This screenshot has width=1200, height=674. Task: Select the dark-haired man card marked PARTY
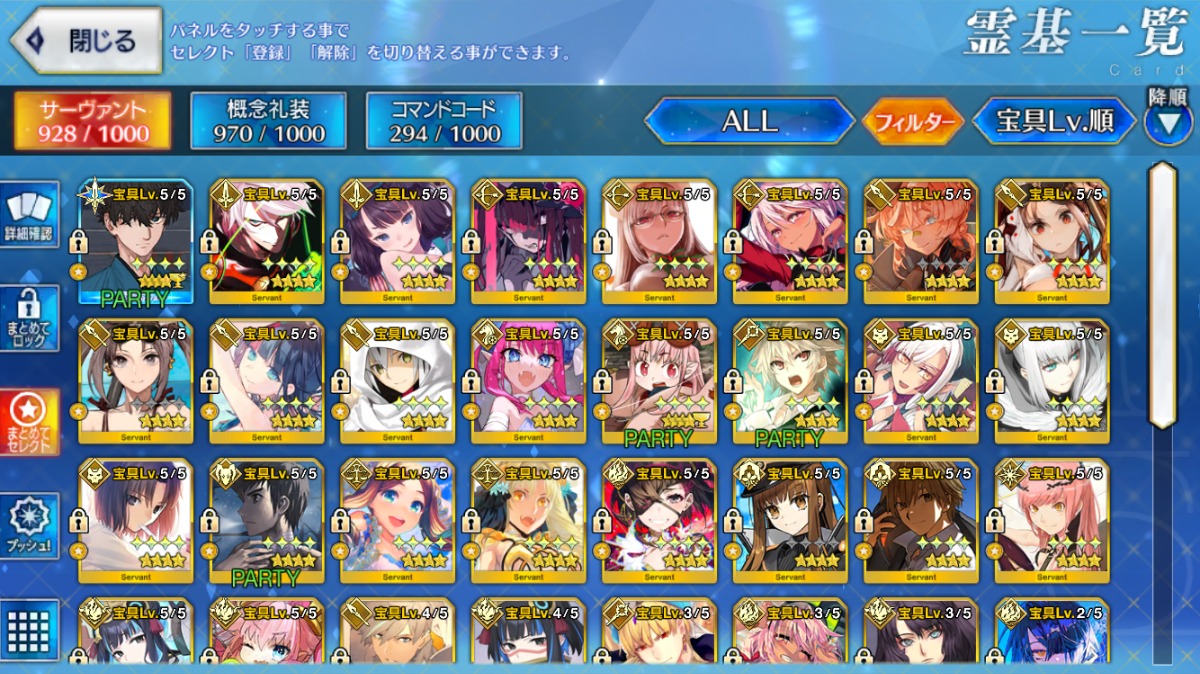[136, 241]
